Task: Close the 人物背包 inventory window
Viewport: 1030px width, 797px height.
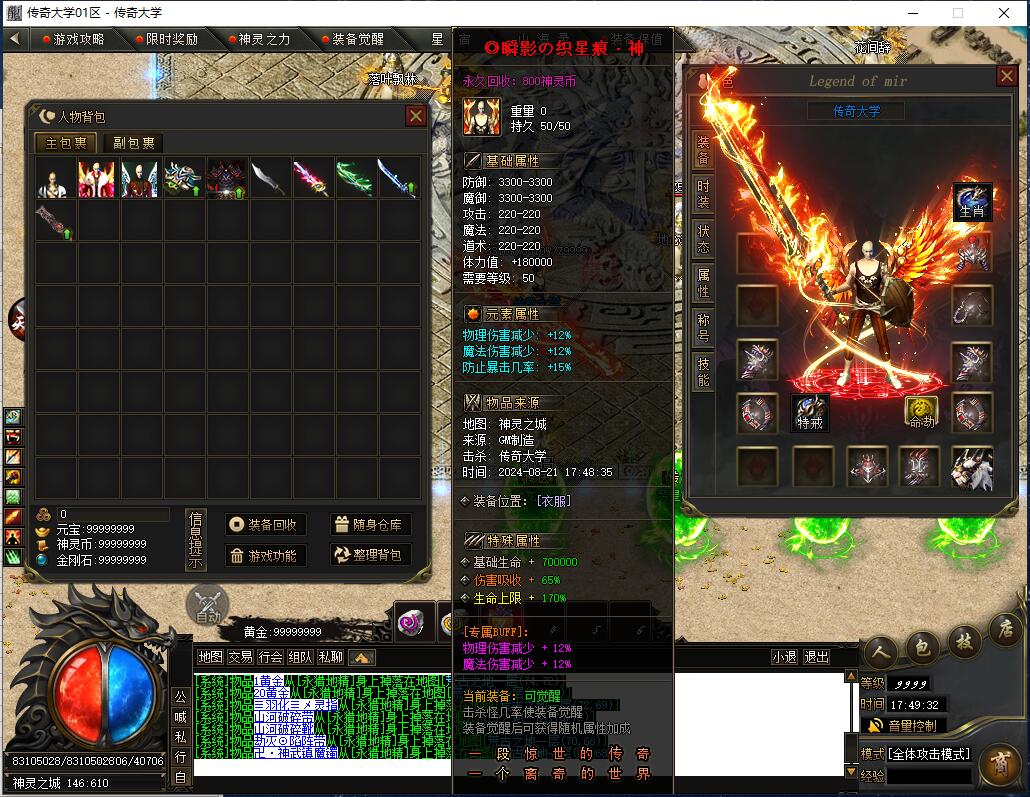Action: pos(416,116)
